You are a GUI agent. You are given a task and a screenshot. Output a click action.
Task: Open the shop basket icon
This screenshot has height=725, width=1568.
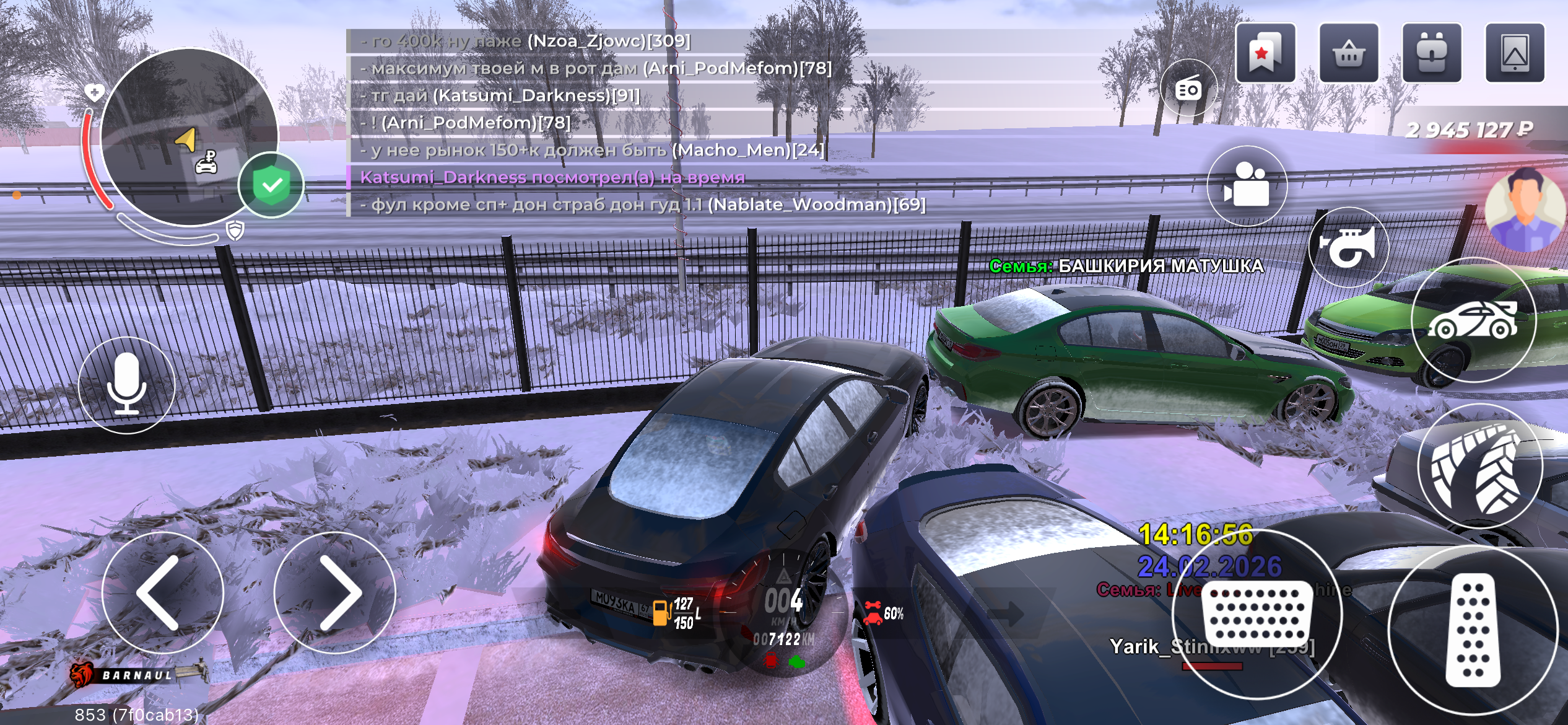pos(1349,53)
